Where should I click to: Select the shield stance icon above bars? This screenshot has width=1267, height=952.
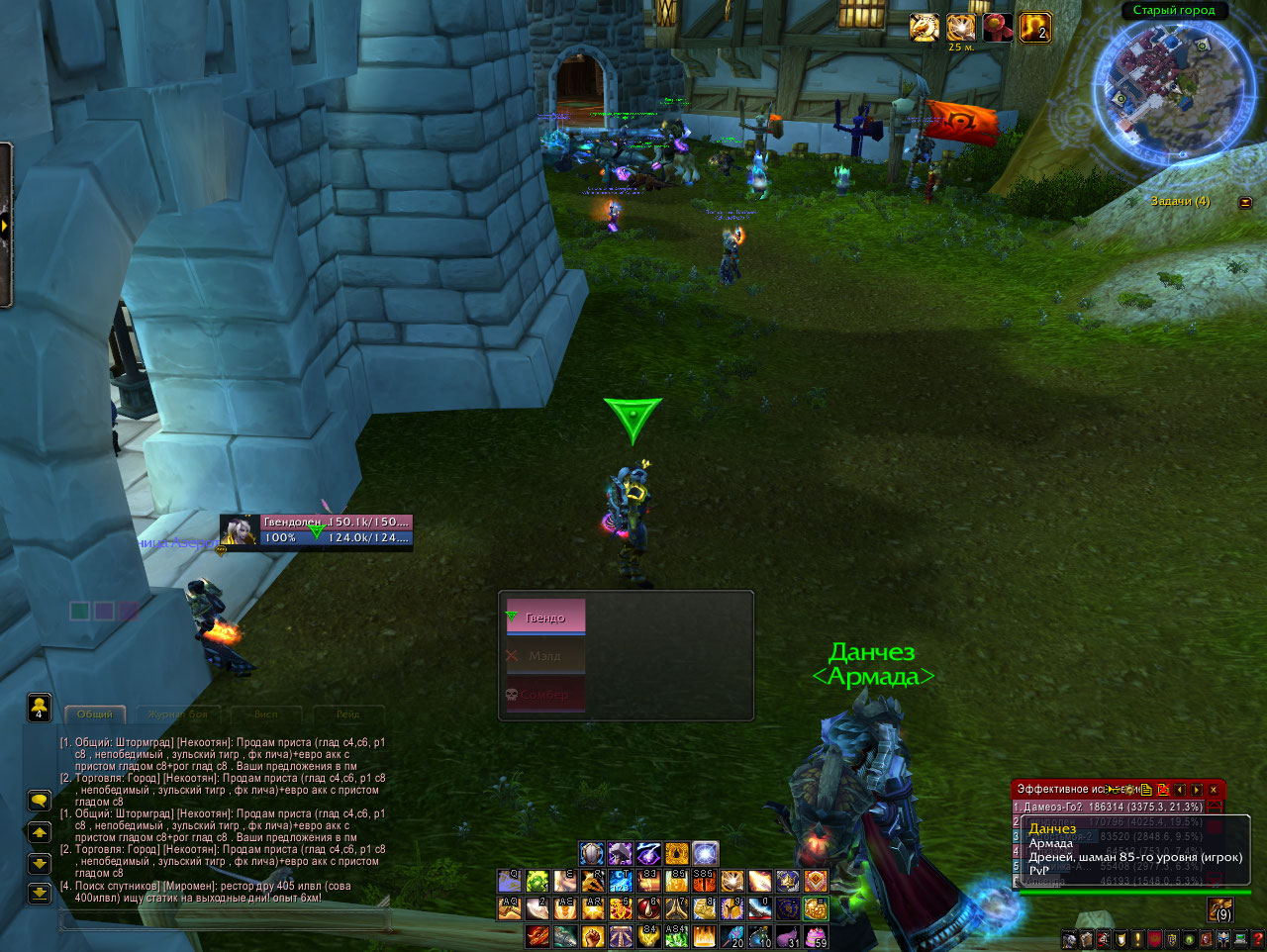point(592,853)
